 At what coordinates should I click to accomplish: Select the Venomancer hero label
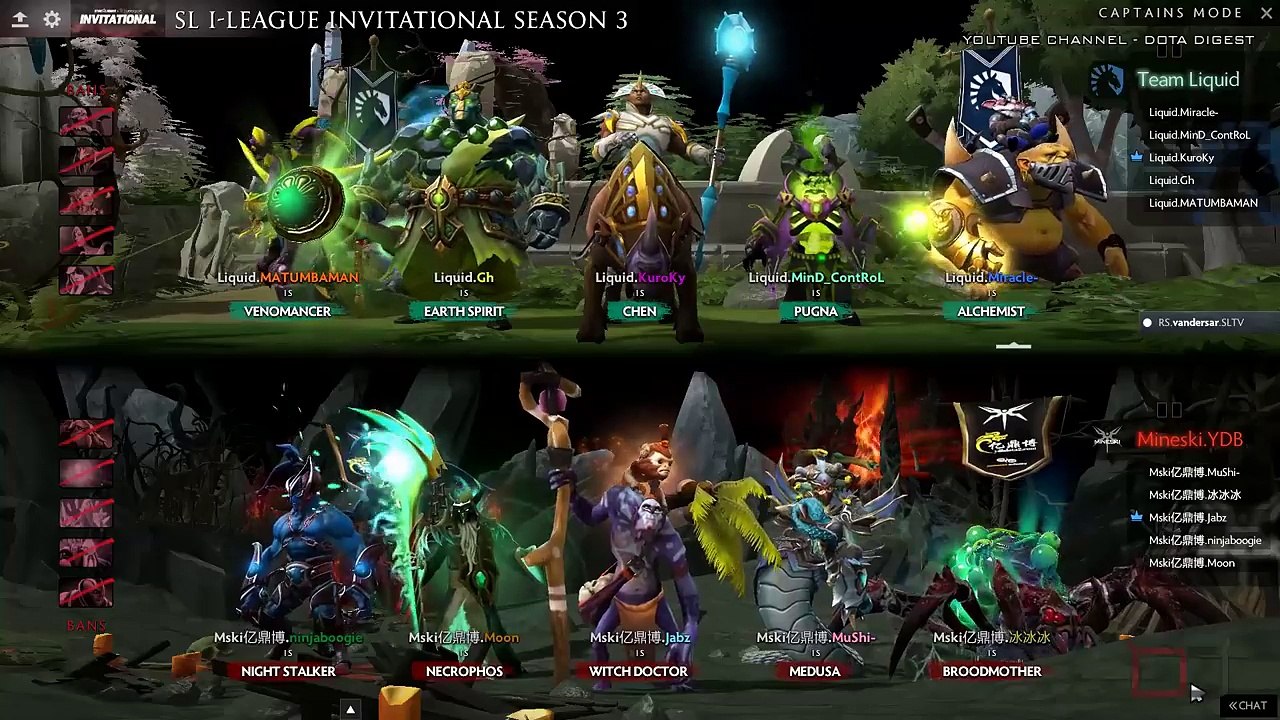(x=287, y=311)
